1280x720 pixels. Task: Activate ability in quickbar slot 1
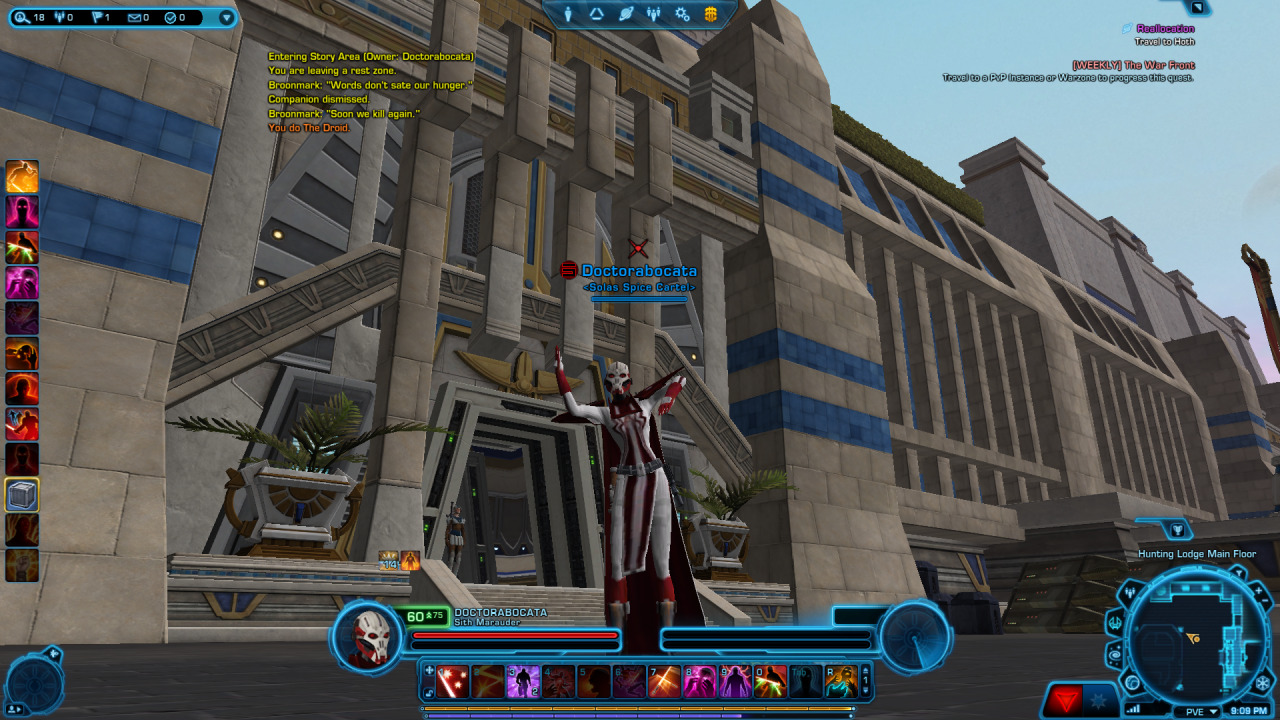click(x=452, y=681)
